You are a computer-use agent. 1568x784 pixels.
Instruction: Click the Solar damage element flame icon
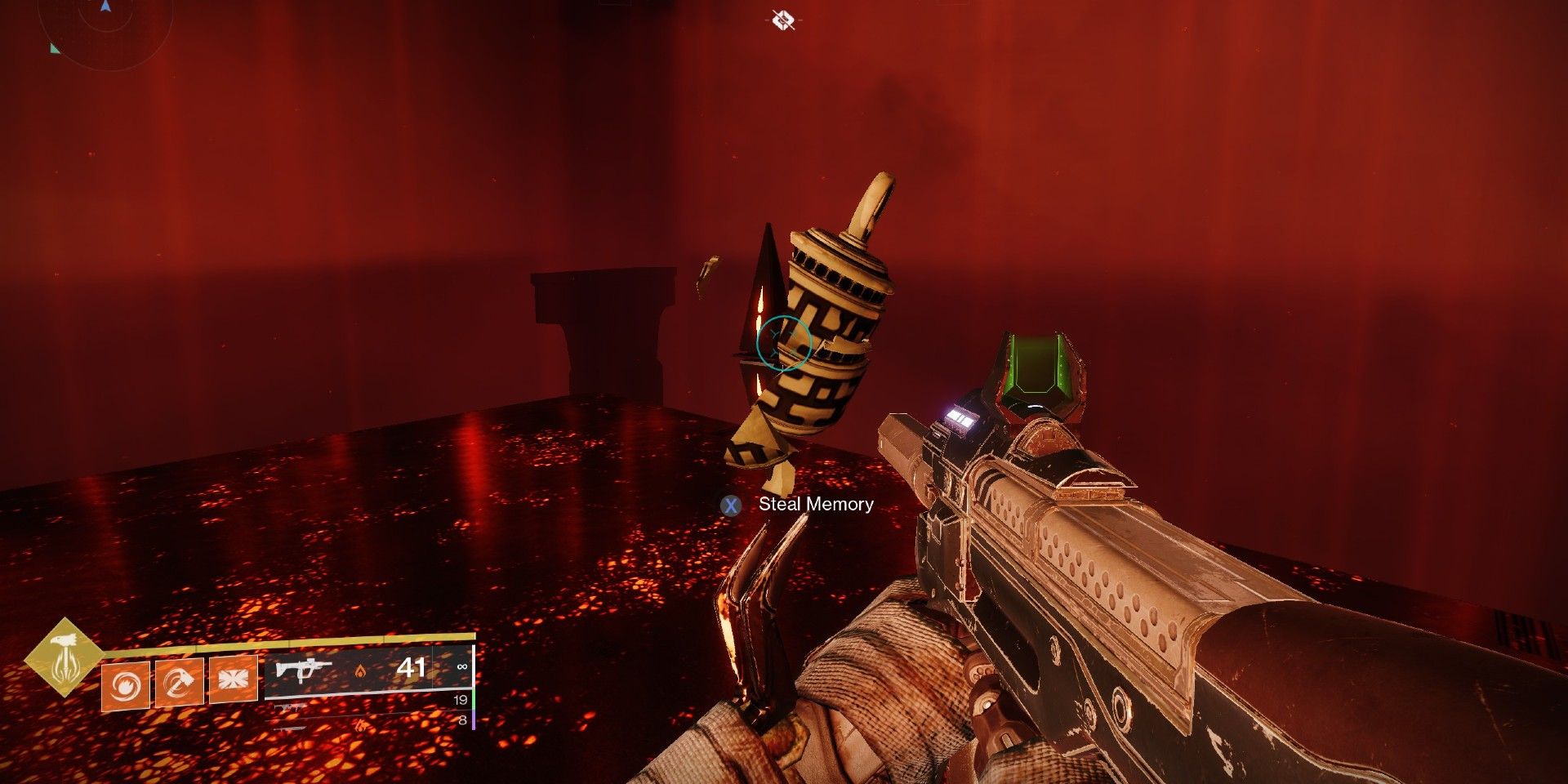(x=361, y=670)
